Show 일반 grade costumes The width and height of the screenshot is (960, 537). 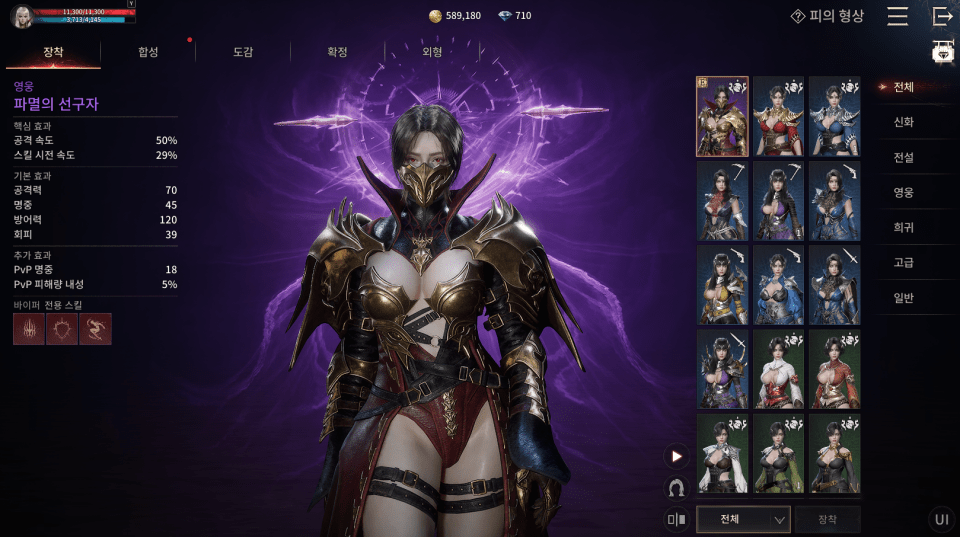click(x=903, y=297)
